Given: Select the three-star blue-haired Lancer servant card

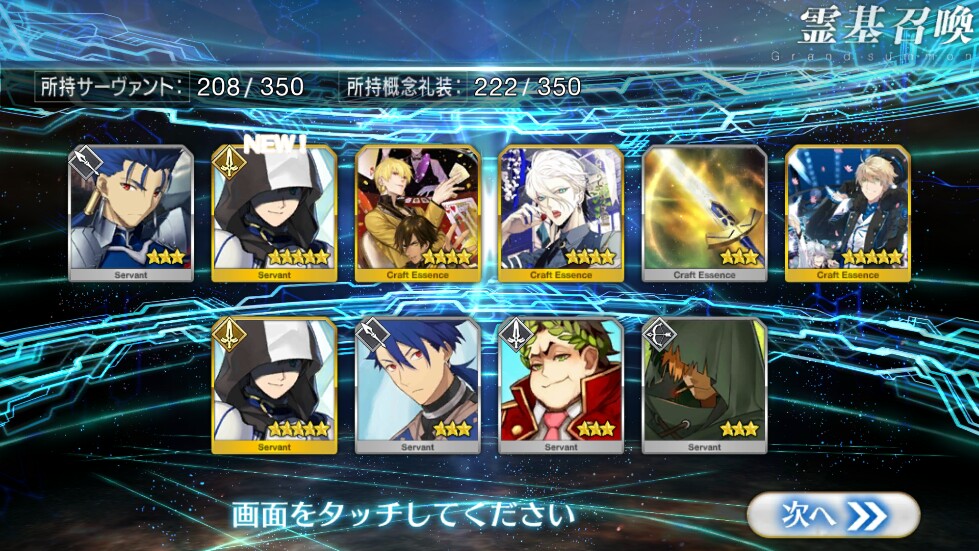Looking at the screenshot, I should (131, 213).
